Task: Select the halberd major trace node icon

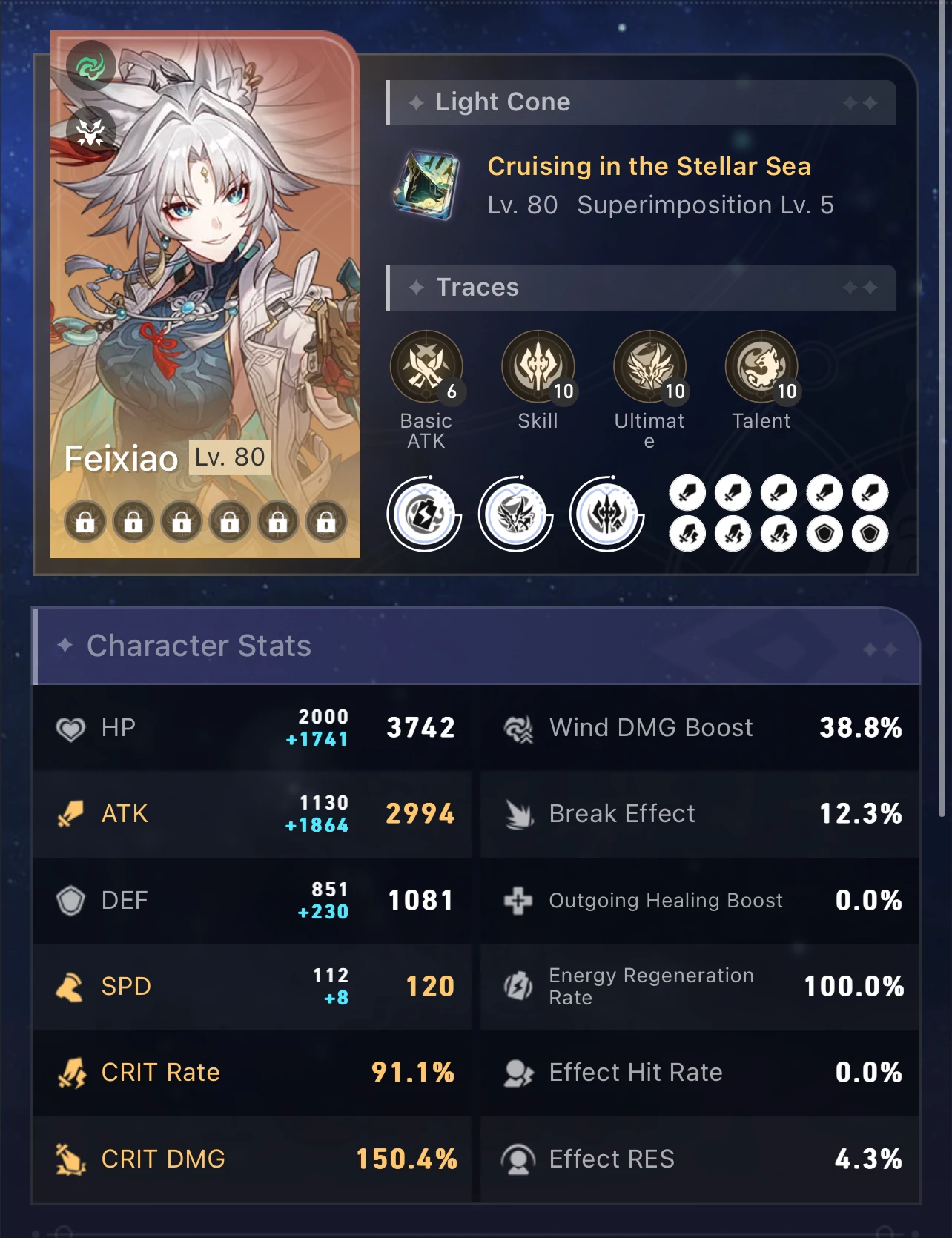Action: [x=606, y=517]
